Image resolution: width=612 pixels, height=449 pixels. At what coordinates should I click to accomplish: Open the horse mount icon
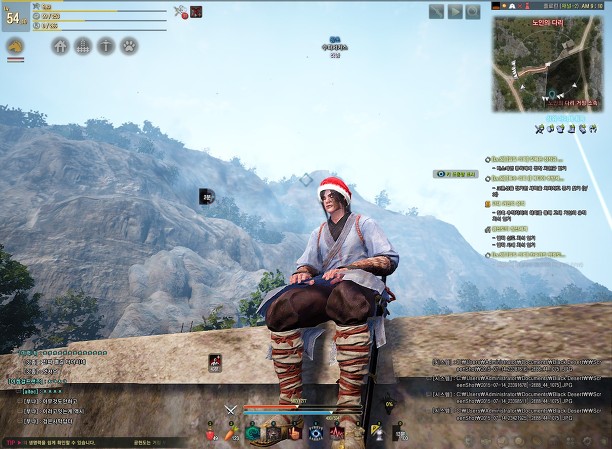(16, 46)
